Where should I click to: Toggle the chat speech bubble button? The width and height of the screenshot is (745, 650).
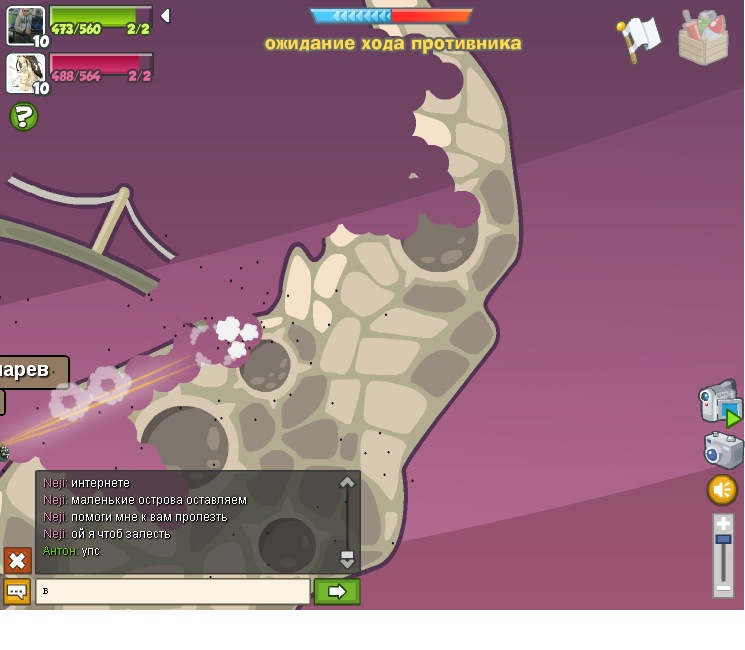point(17,591)
